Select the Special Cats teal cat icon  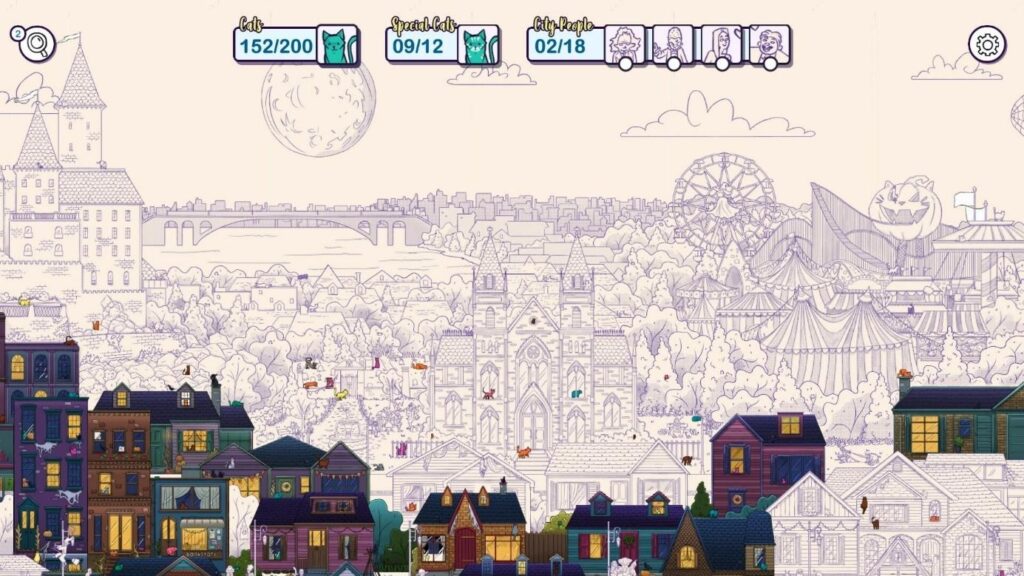pyautogui.click(x=479, y=45)
